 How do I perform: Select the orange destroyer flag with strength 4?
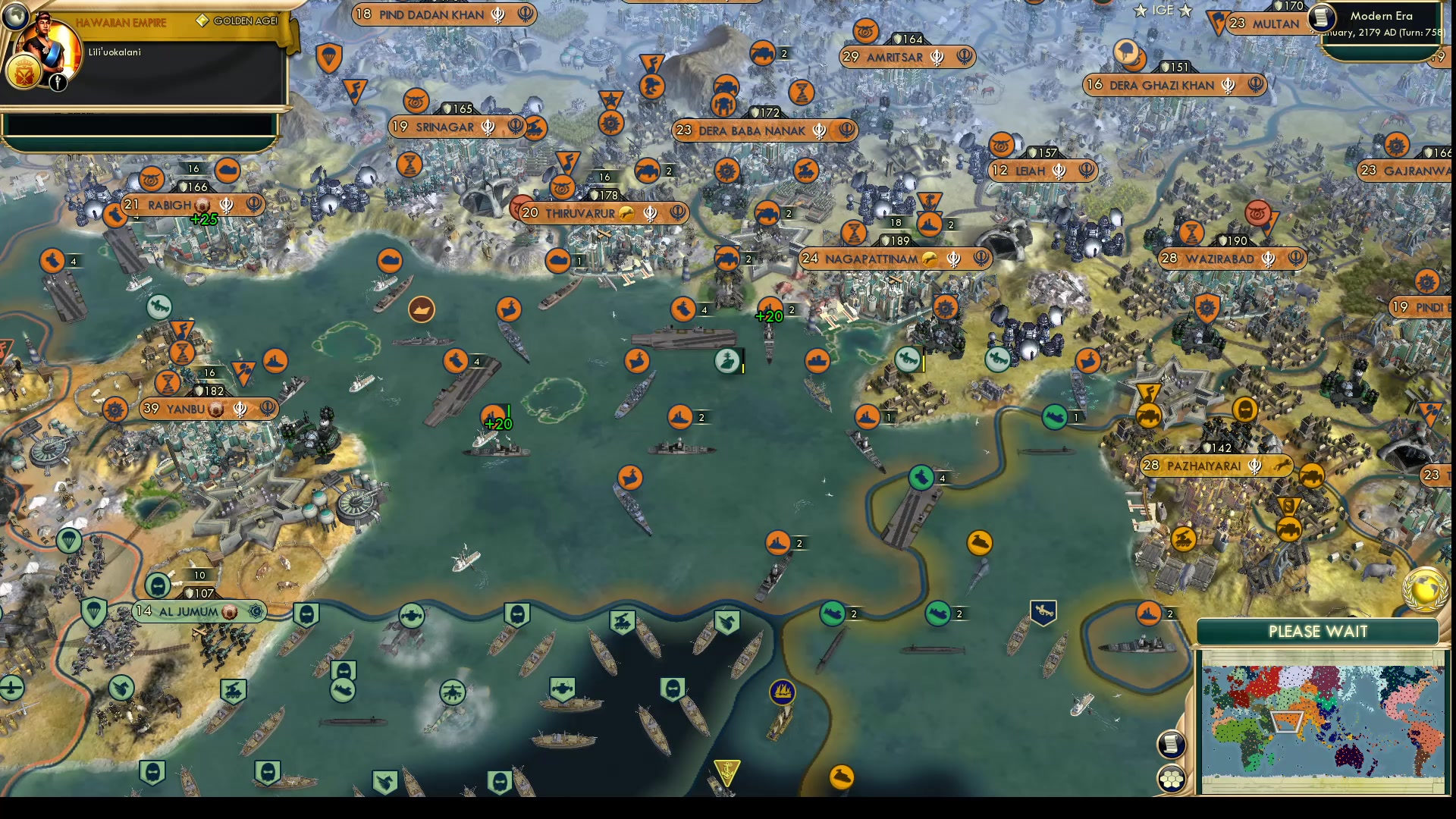pyautogui.click(x=682, y=309)
